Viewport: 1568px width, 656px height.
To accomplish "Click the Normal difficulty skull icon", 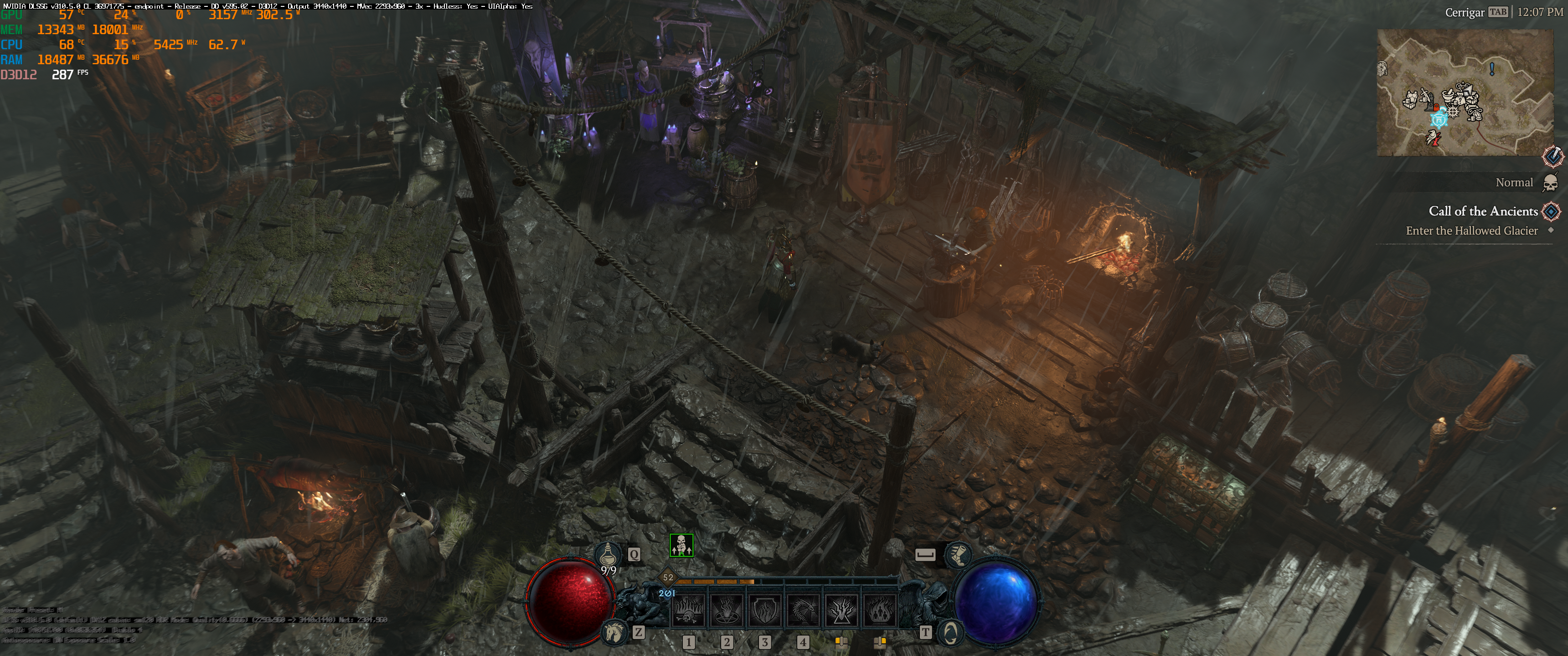I will point(1550,183).
